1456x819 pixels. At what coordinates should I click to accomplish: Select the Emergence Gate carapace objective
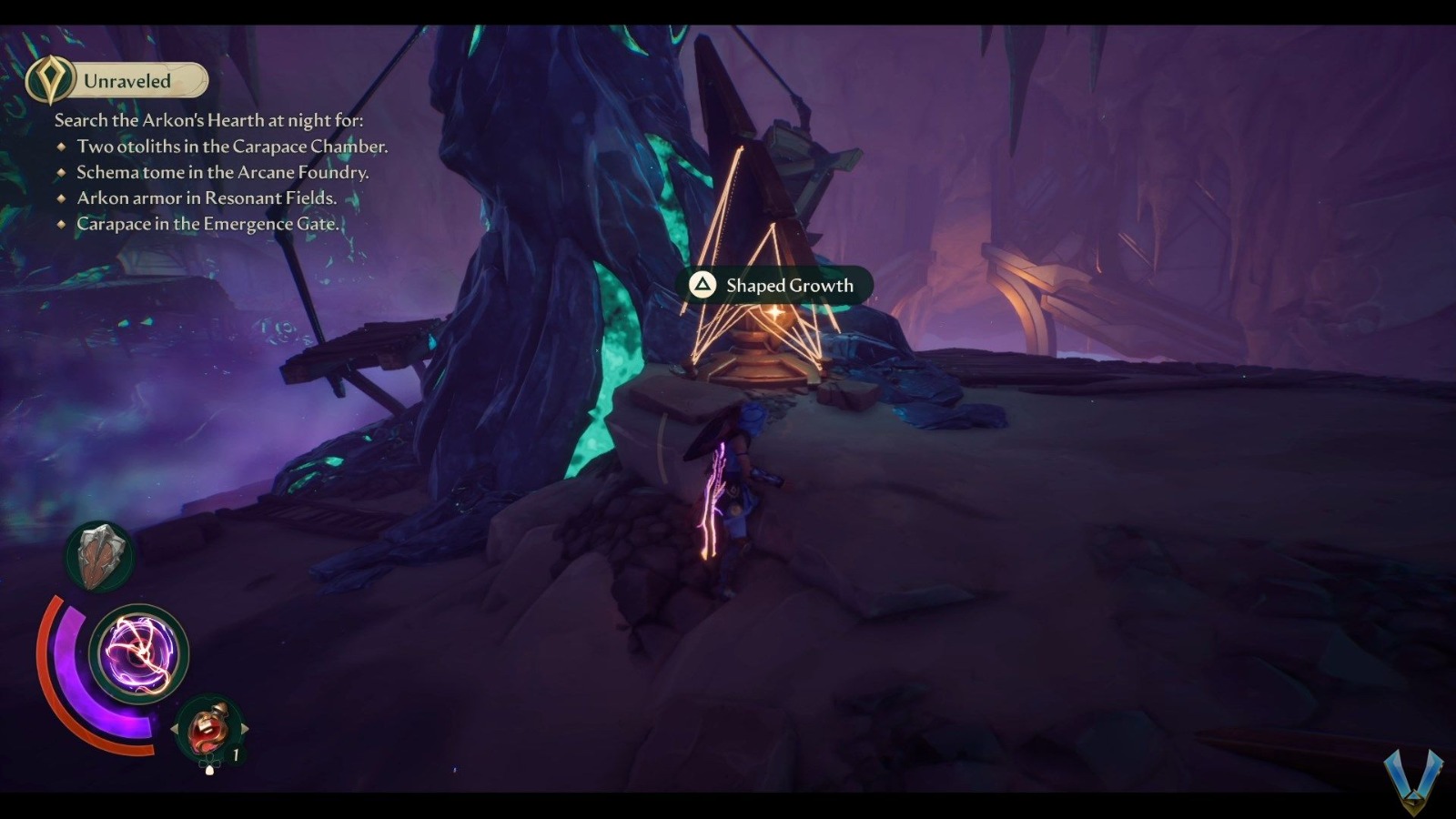(x=207, y=224)
